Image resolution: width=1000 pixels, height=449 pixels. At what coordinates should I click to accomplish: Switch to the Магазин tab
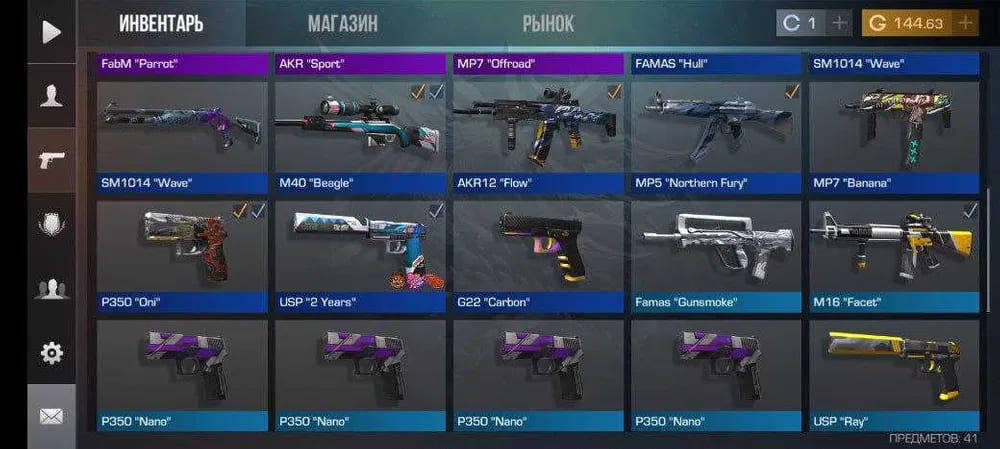(x=342, y=23)
